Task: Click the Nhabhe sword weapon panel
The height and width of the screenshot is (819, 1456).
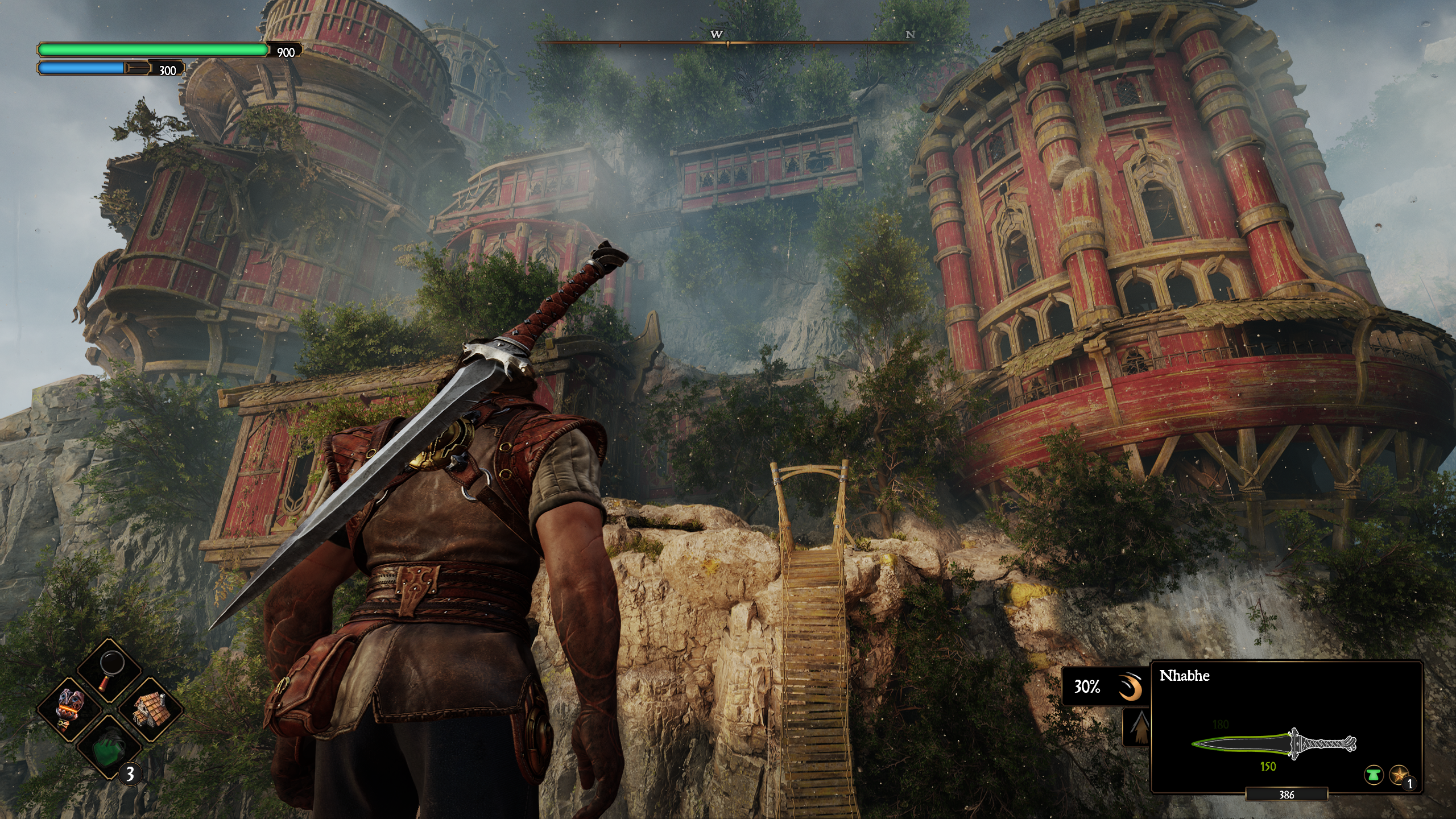Action: pos(1285,726)
